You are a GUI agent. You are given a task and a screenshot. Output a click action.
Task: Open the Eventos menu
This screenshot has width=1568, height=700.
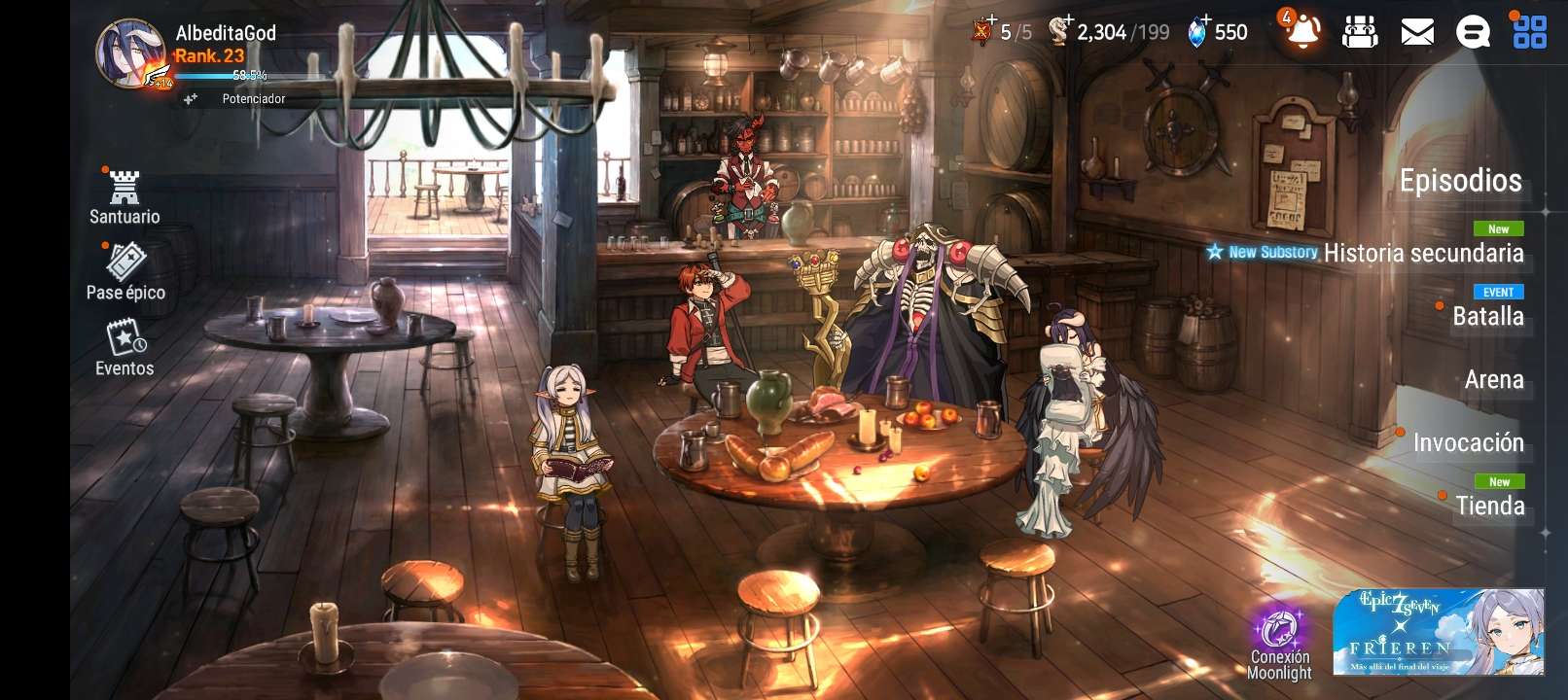click(x=125, y=349)
